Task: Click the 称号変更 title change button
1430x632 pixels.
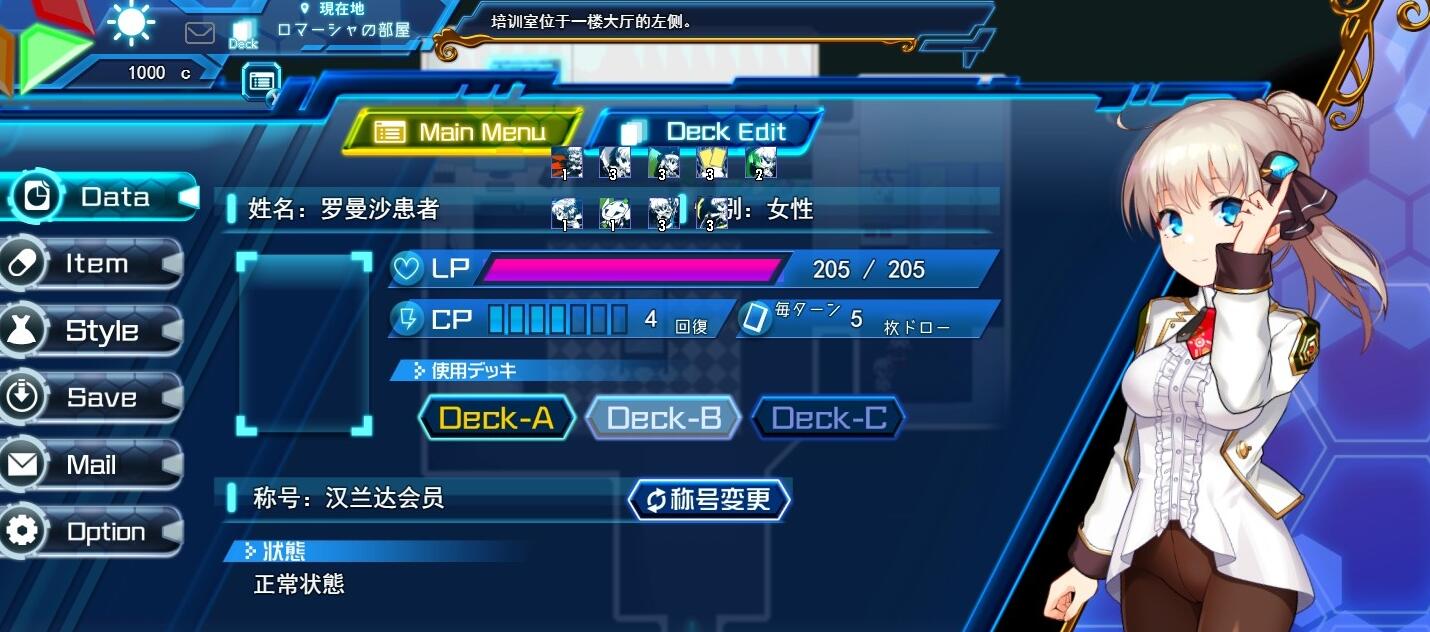Action: [709, 499]
